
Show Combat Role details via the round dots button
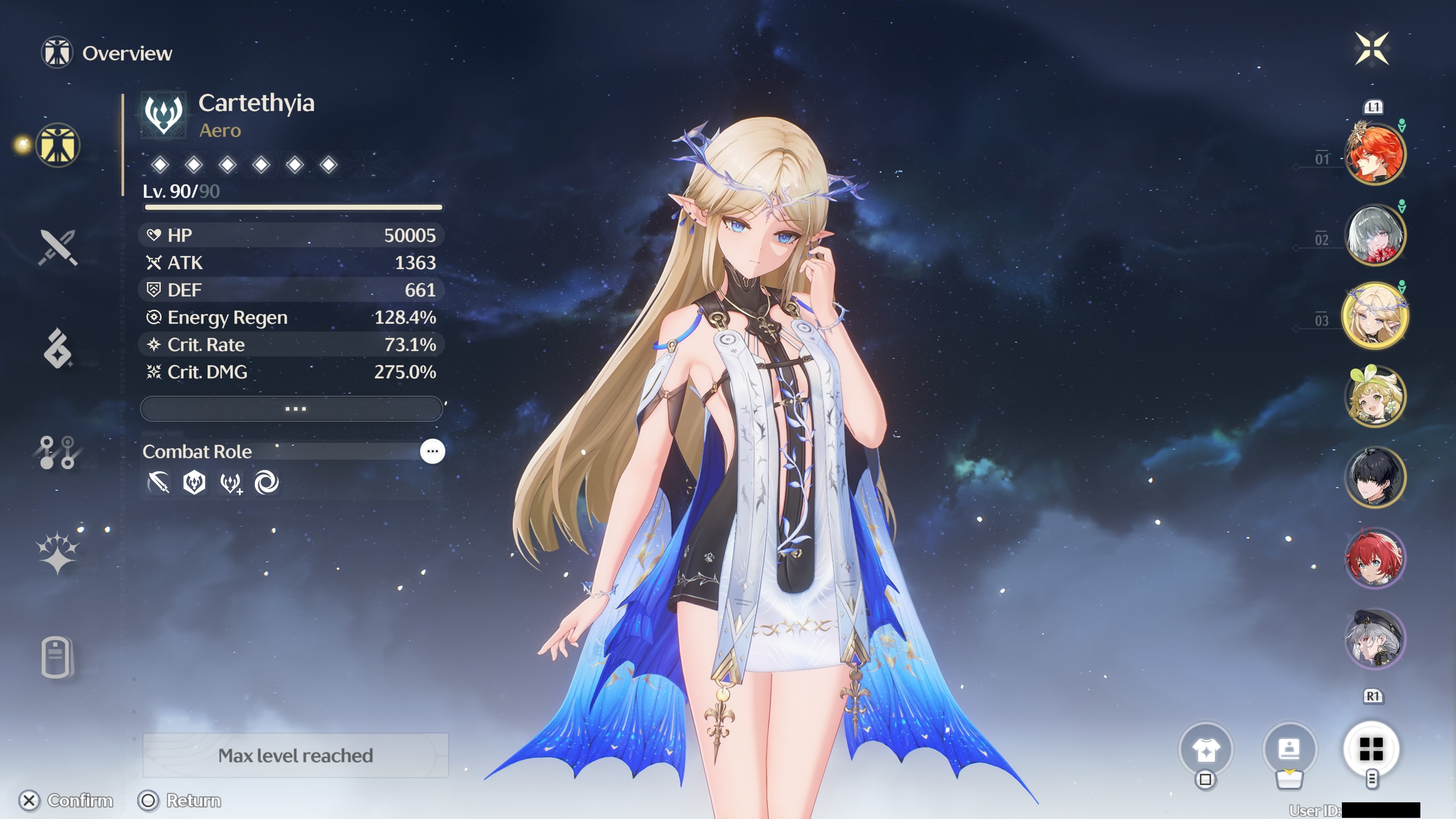tap(432, 452)
